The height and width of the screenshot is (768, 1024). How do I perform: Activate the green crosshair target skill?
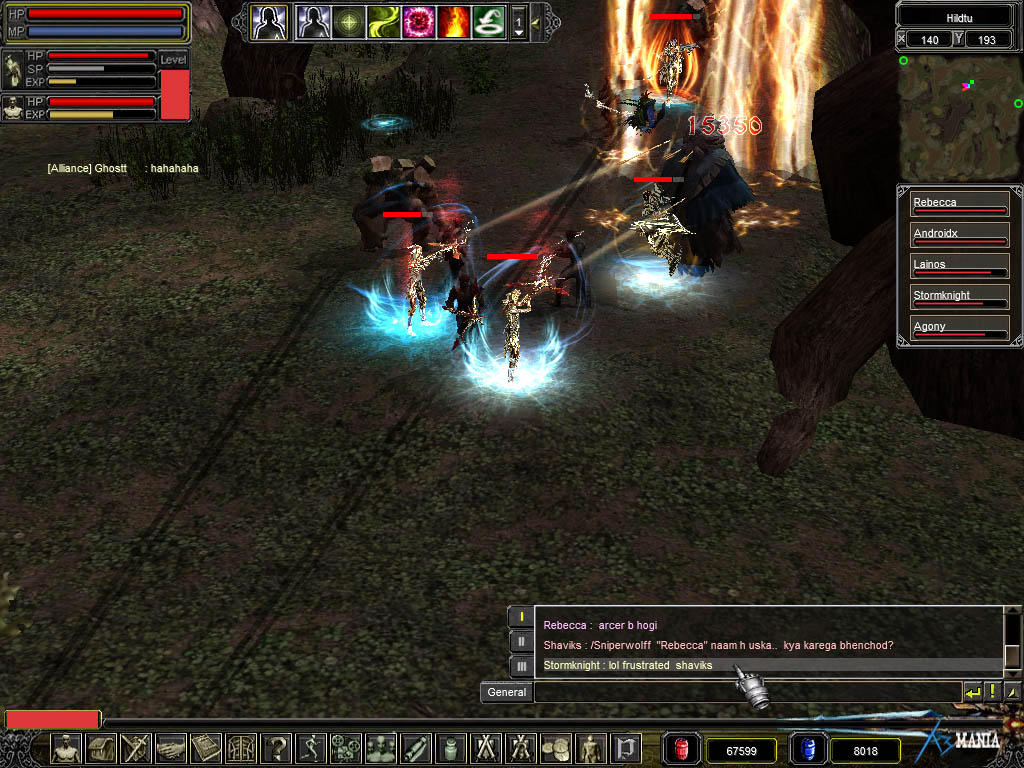(348, 21)
